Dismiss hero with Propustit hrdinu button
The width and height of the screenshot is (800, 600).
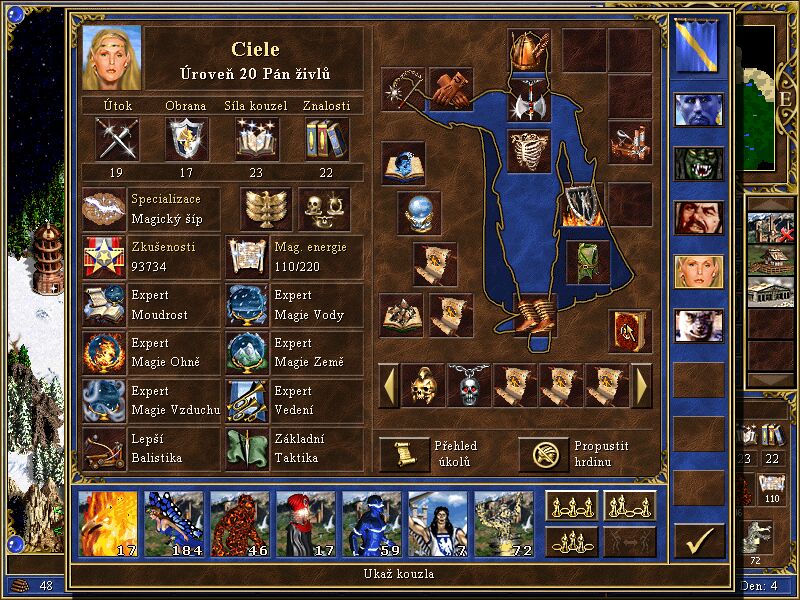coord(543,454)
